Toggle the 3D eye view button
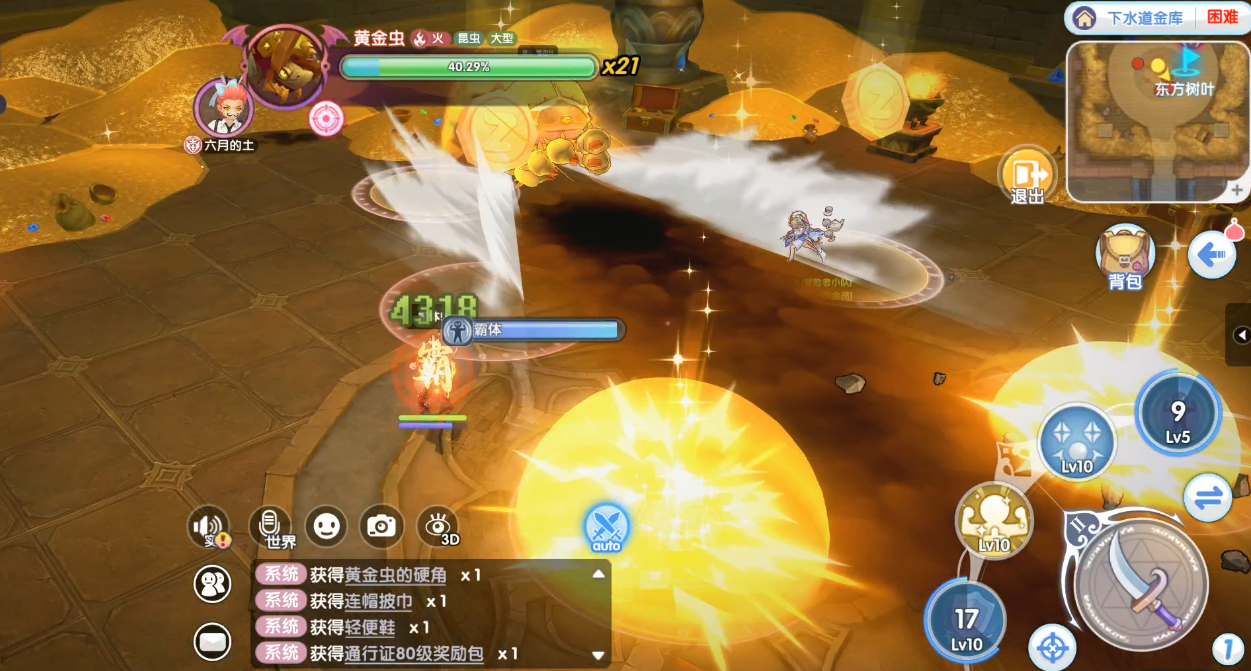This screenshot has width=1251, height=671. (x=437, y=525)
